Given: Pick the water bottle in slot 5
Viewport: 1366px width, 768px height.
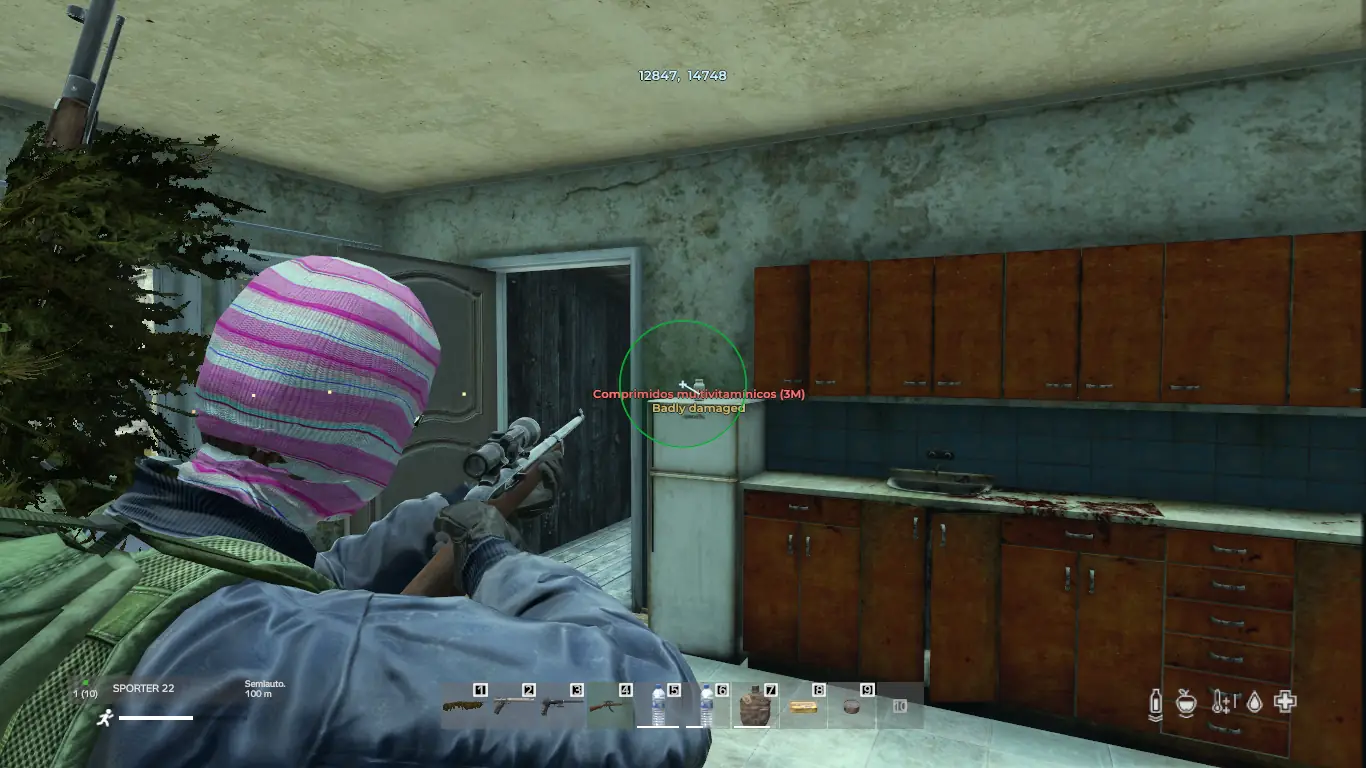Looking at the screenshot, I should point(658,706).
